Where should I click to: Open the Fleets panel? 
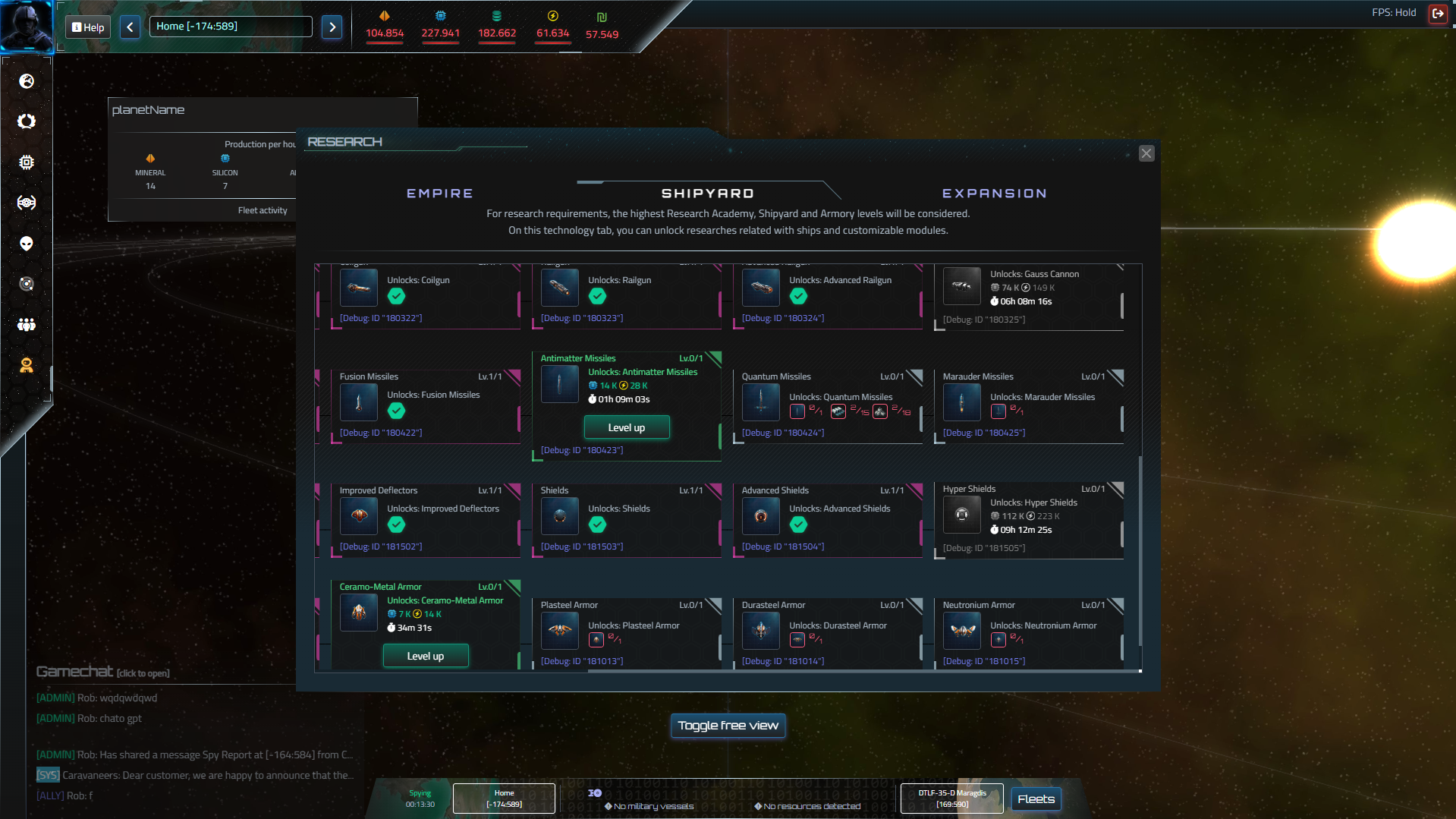coord(1036,799)
